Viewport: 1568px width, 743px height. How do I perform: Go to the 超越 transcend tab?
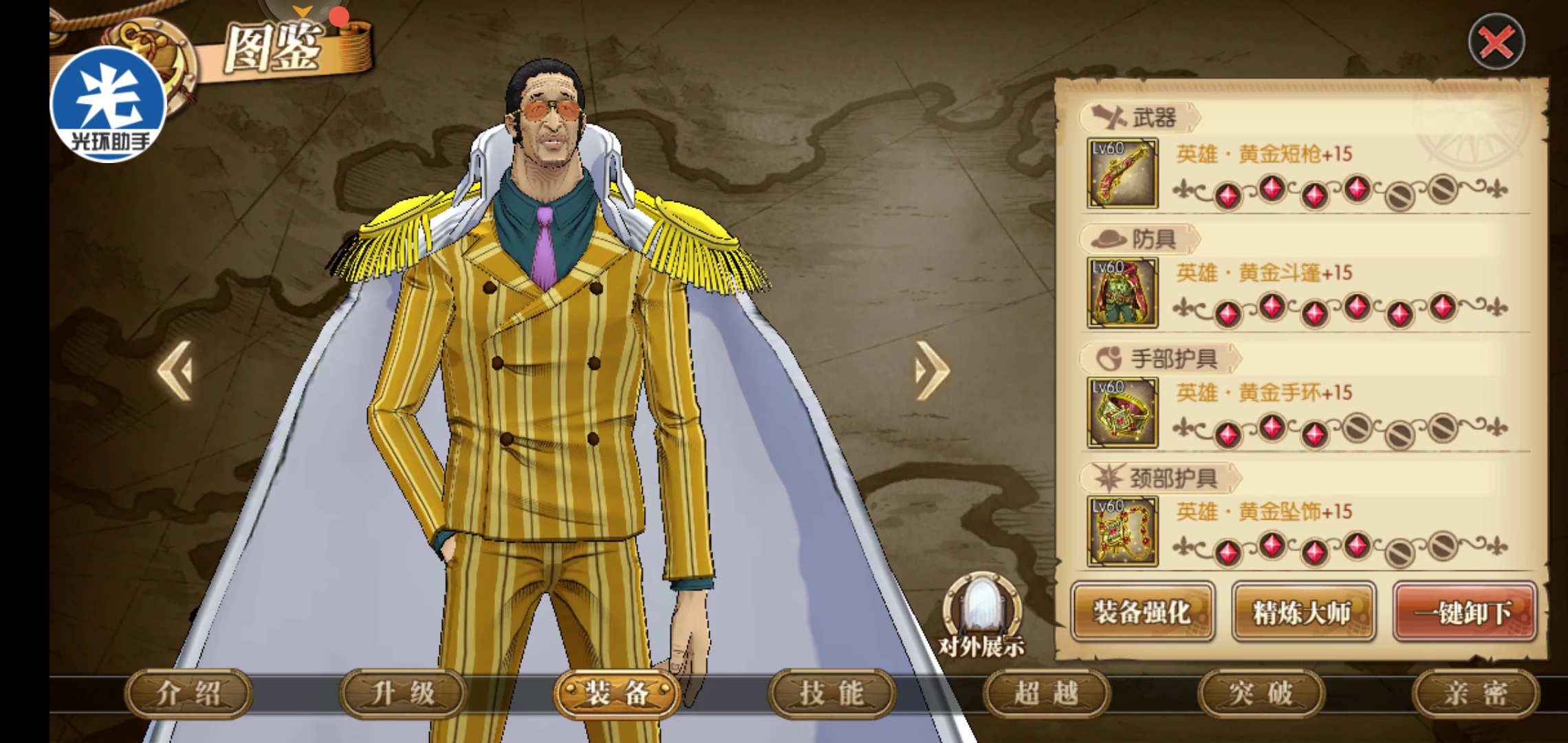[x=1046, y=693]
